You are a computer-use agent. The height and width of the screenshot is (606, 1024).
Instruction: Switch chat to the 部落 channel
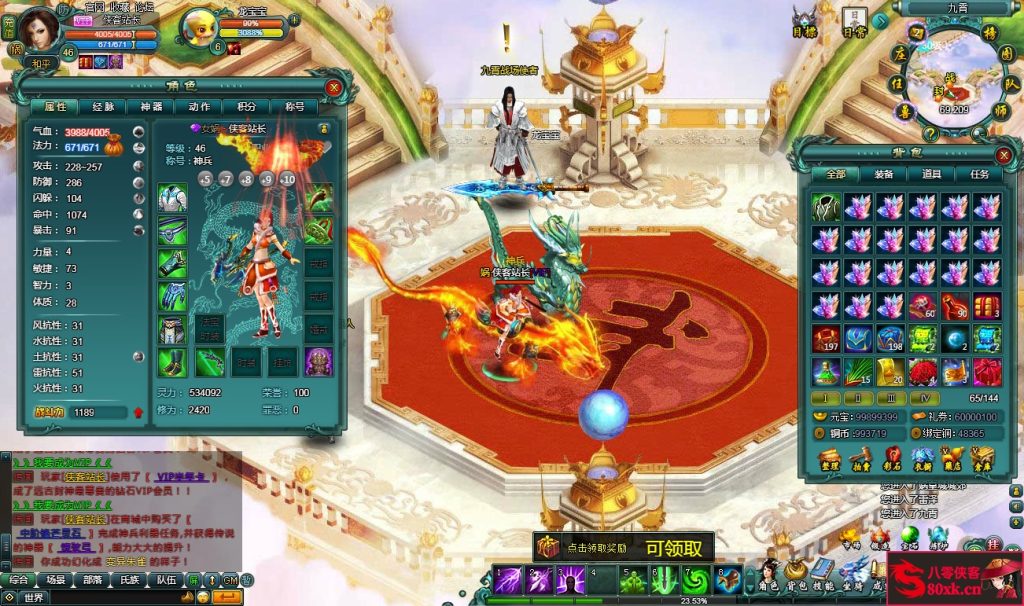click(93, 579)
